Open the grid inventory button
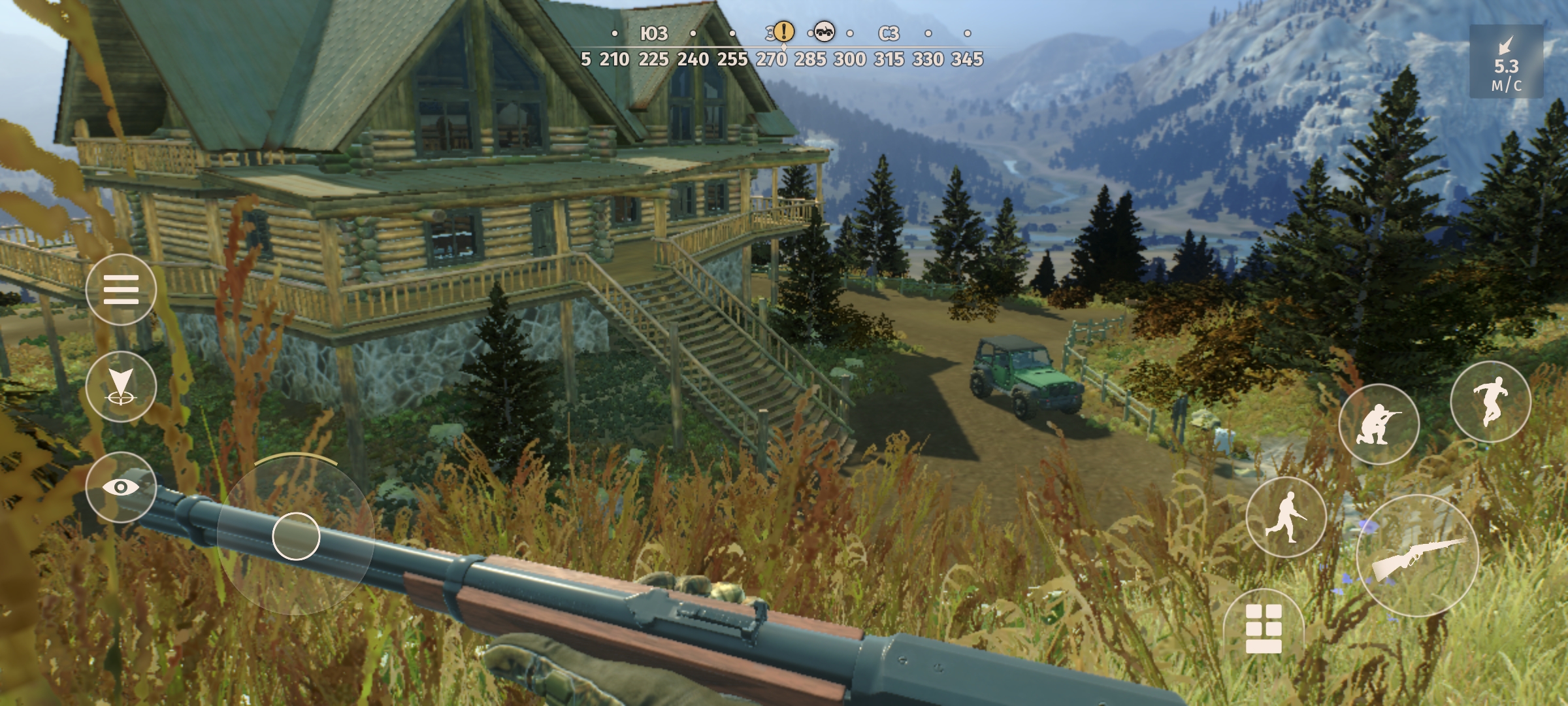Image resolution: width=1568 pixels, height=706 pixels. (x=1264, y=629)
